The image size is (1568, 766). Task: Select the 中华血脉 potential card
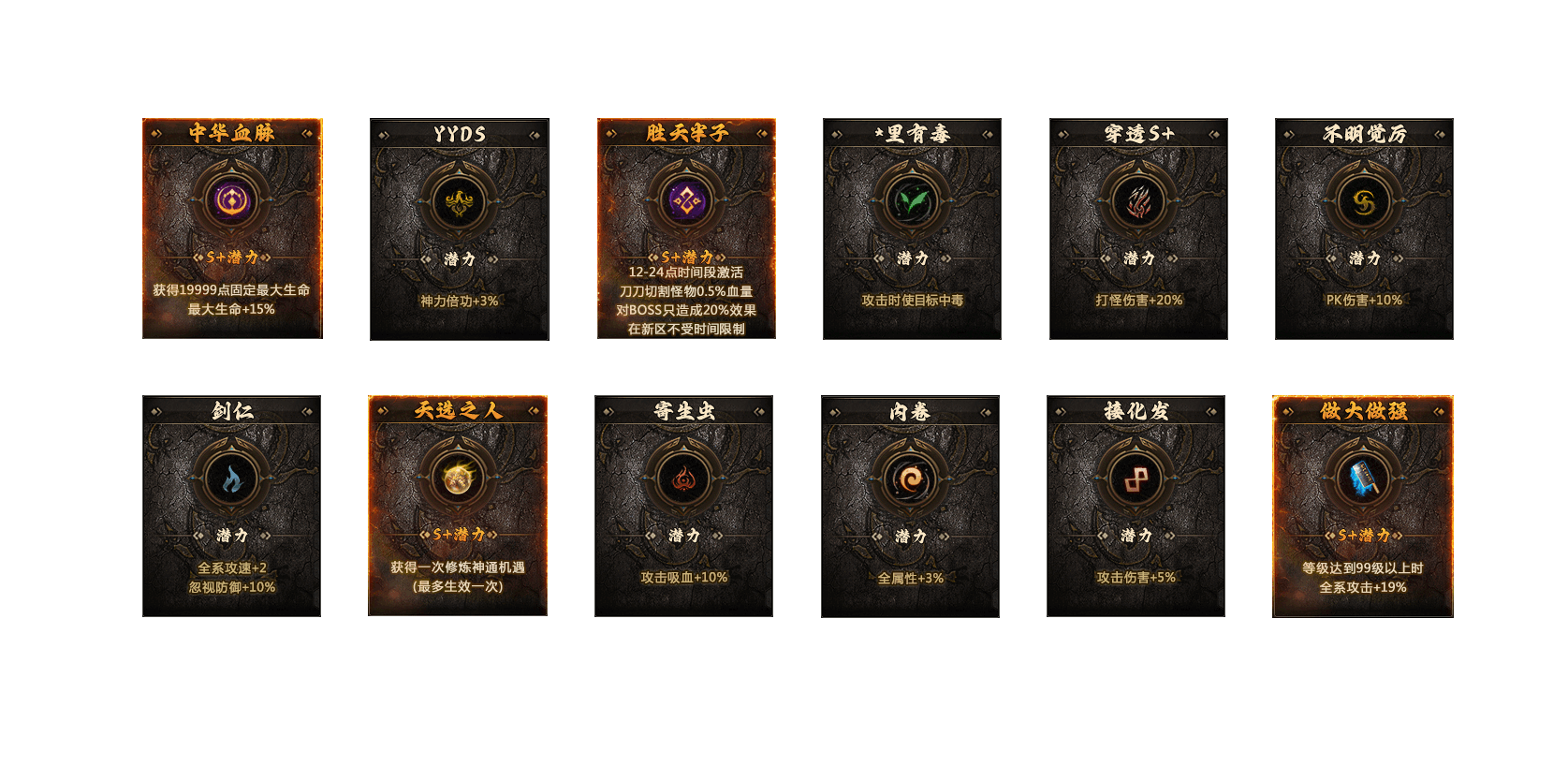tap(232, 228)
